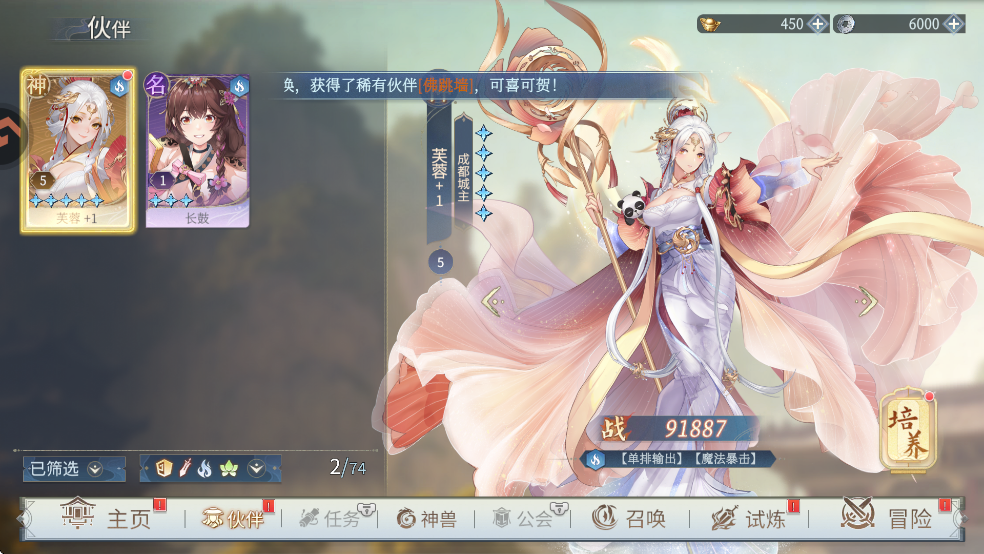Expand the element type filter bar
Image resolution: width=984 pixels, height=554 pixels.
click(x=257, y=468)
